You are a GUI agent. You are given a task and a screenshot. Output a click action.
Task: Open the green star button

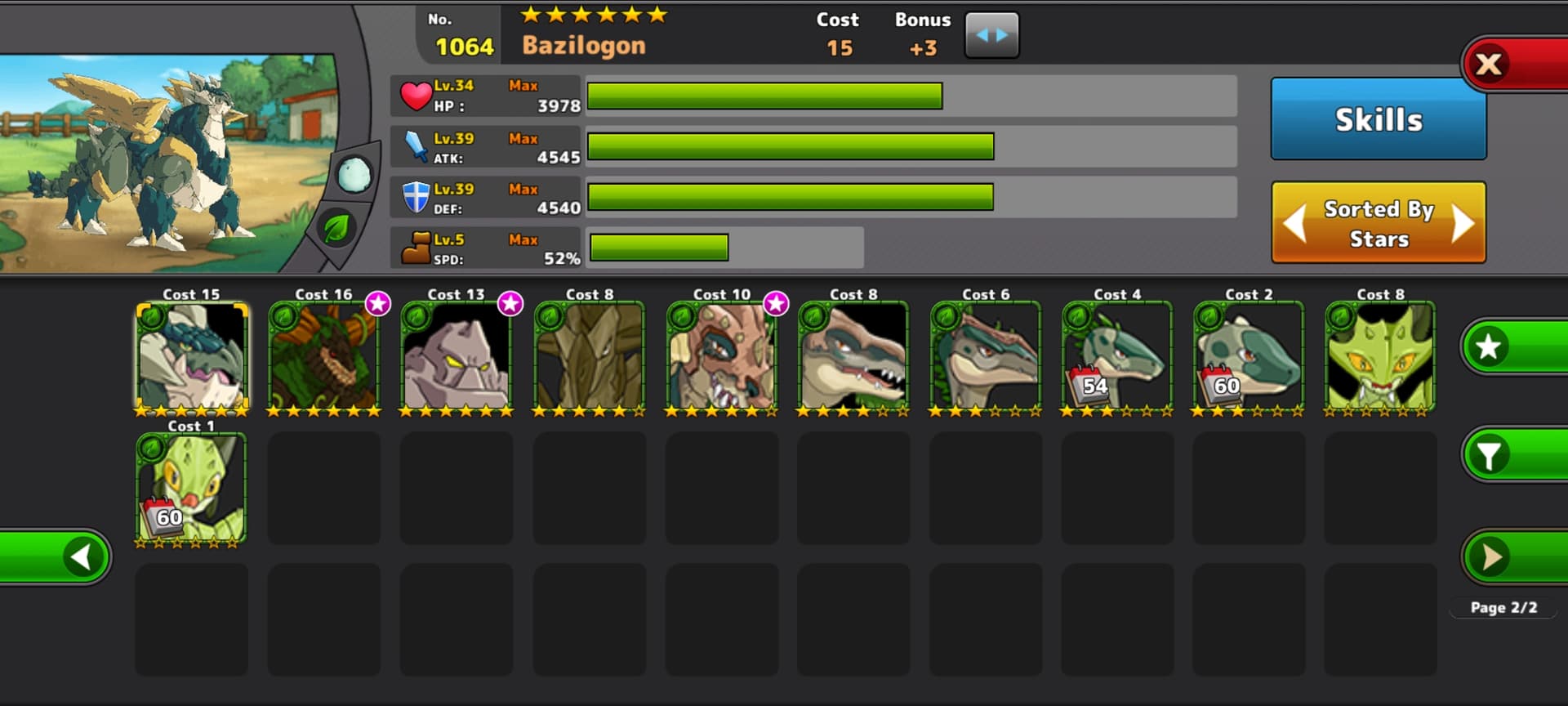(1490, 346)
